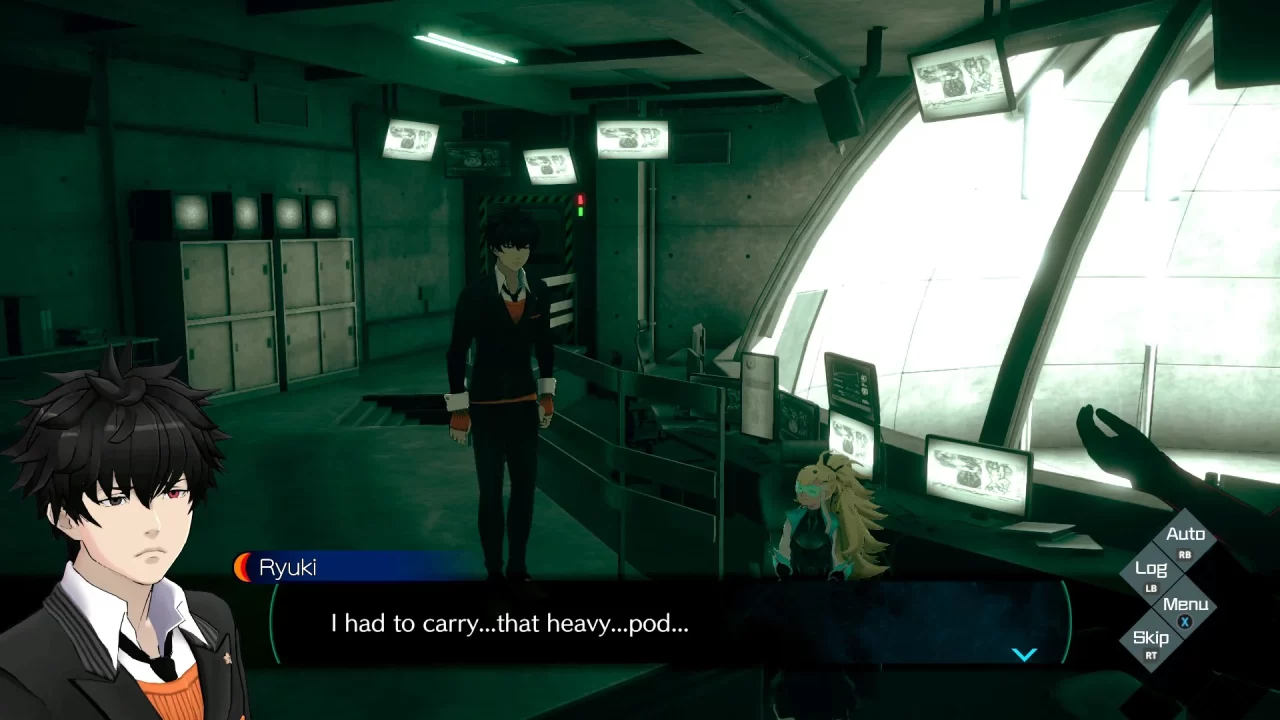Click the blue X button icon below Menu
1280x720 pixels.
[1184, 621]
